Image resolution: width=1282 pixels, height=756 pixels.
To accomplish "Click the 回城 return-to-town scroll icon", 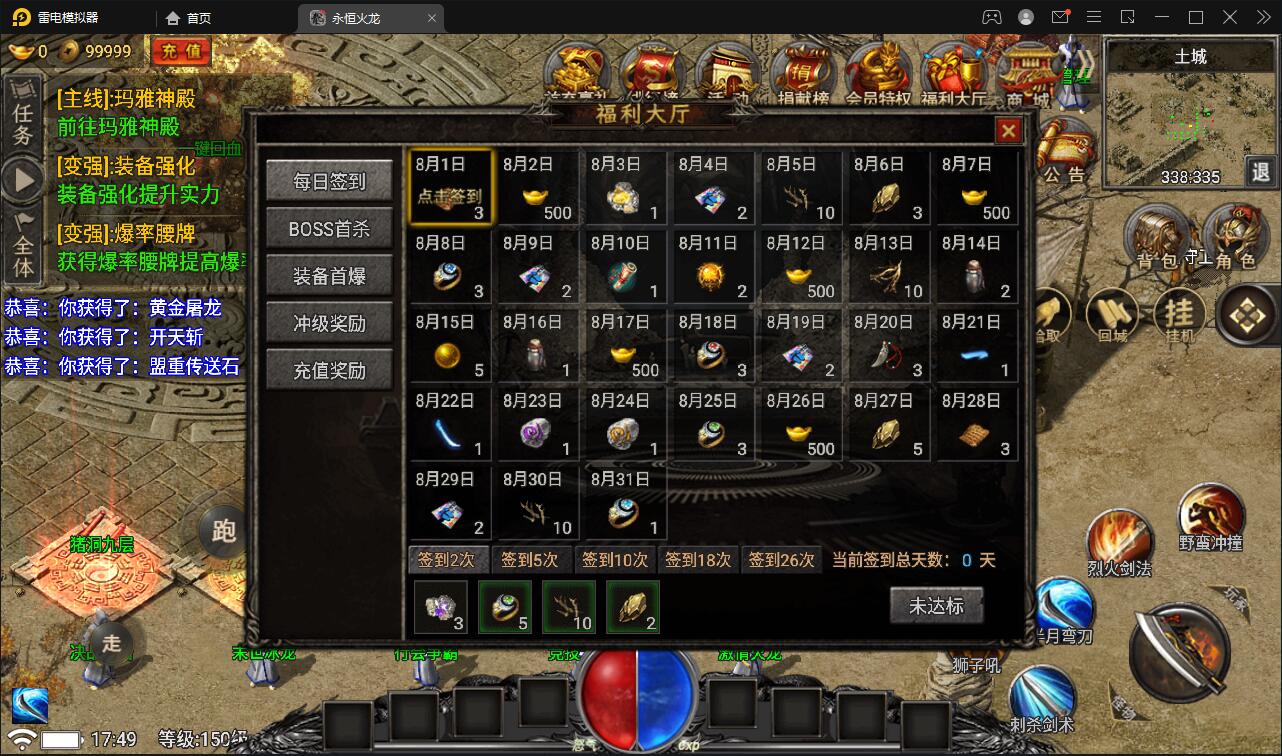I will click(x=1113, y=313).
